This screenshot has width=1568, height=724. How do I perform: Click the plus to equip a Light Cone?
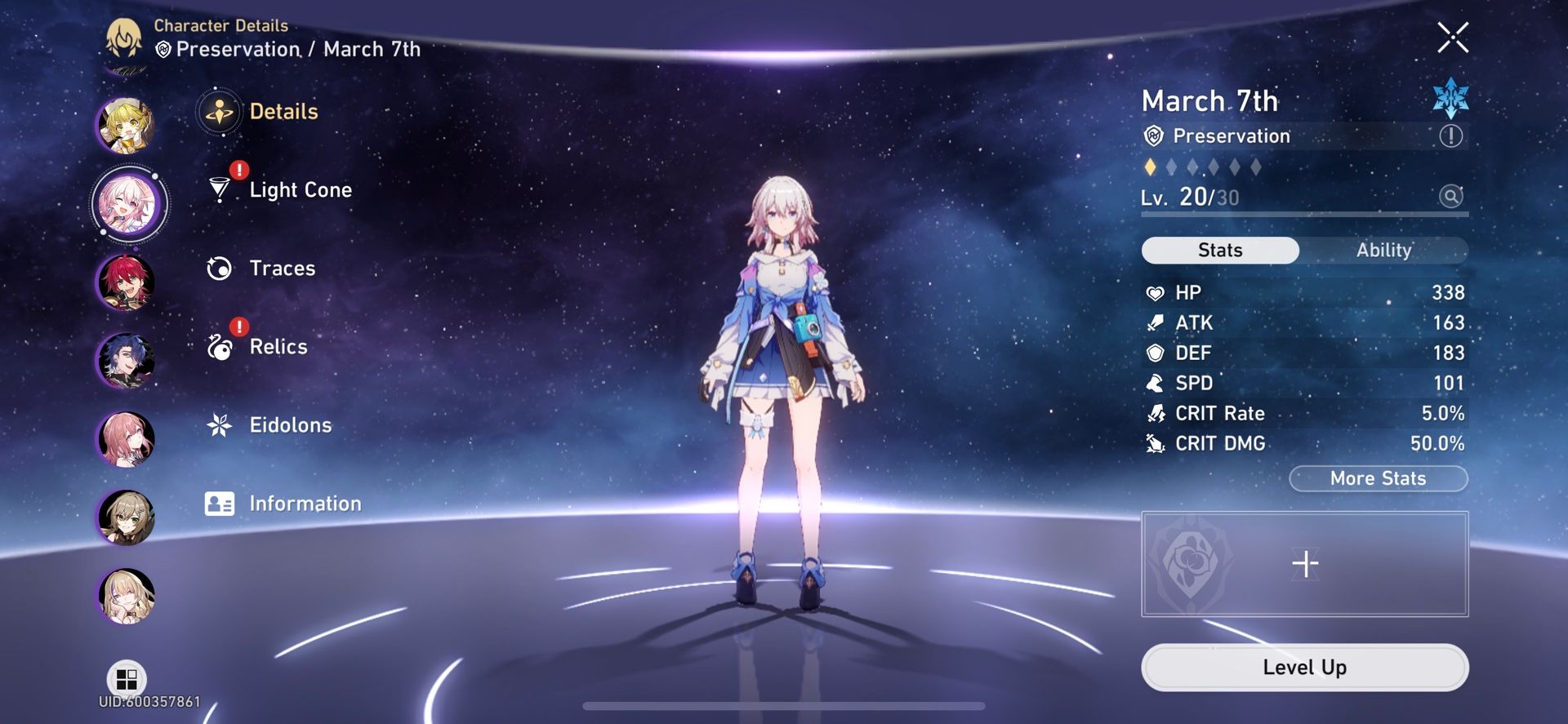(1307, 562)
